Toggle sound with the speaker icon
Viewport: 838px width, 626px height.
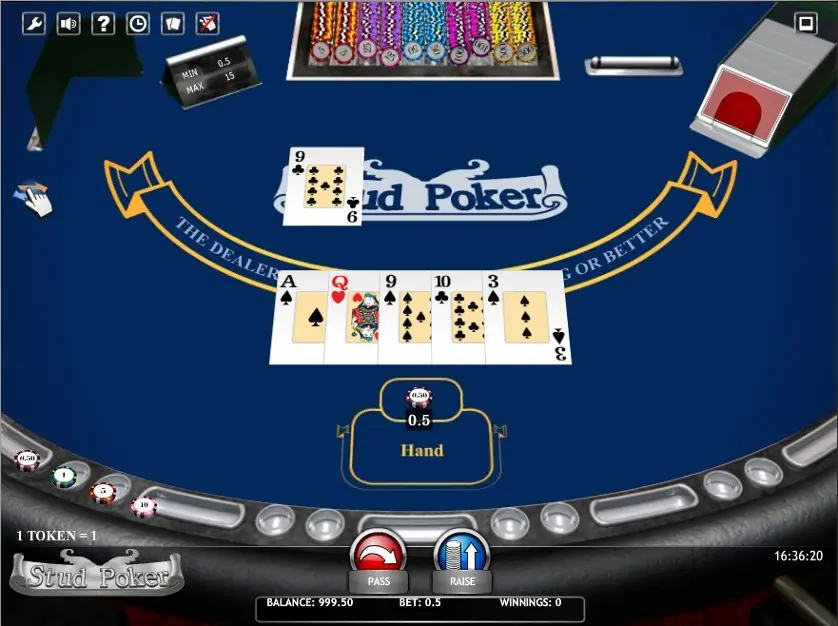tap(69, 24)
